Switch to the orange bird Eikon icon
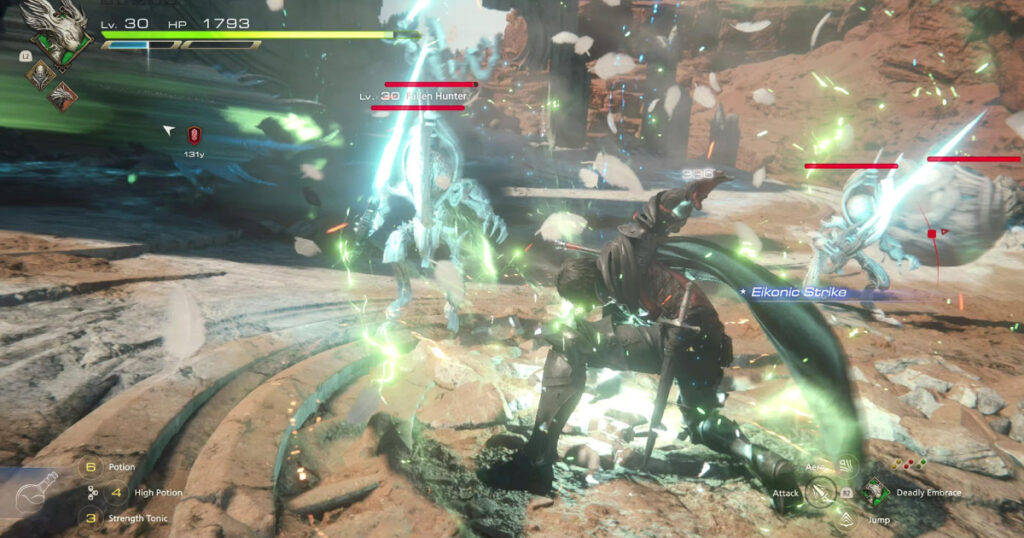Screen dimensions: 1024x538 coord(64,96)
